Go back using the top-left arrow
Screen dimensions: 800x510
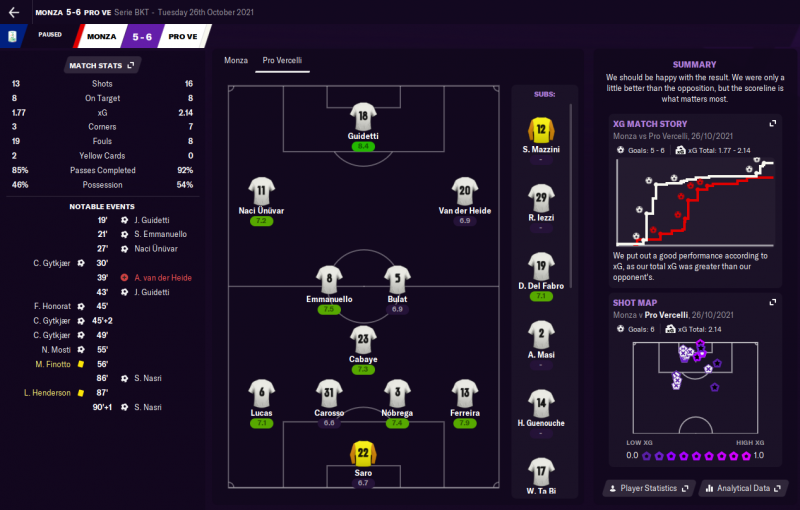point(14,12)
